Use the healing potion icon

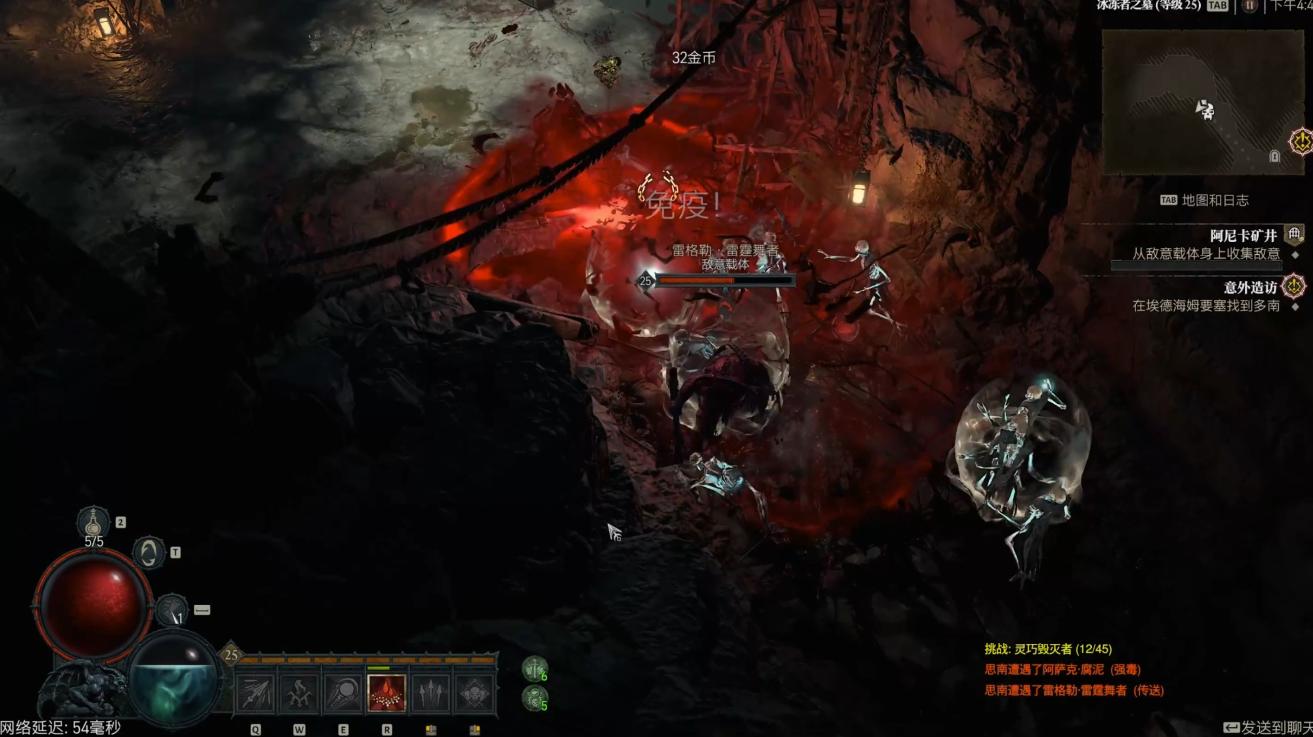click(95, 521)
